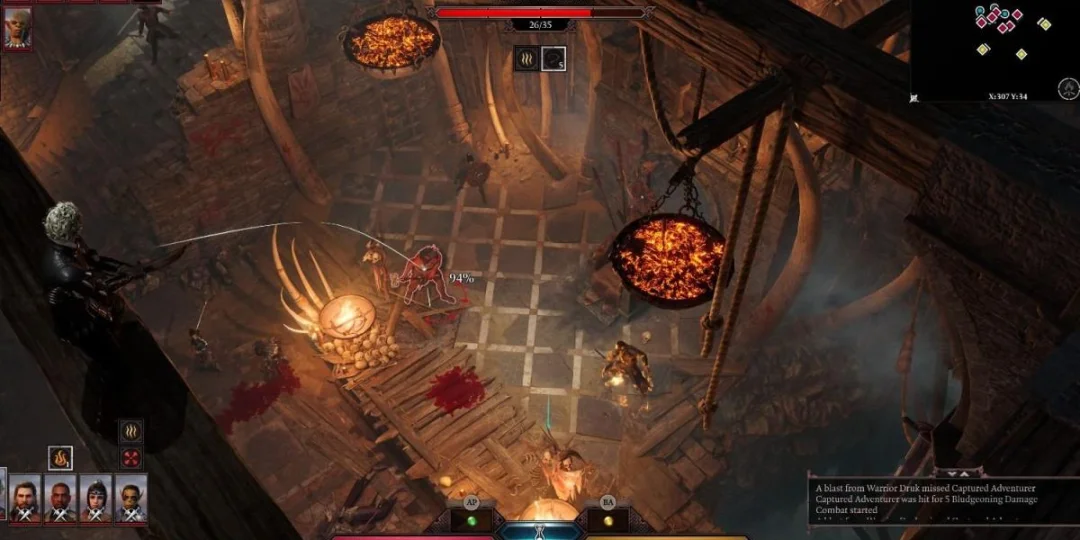Image resolution: width=1080 pixels, height=540 pixels.
Task: Open the minimap in the top-right corner
Action: (994, 48)
